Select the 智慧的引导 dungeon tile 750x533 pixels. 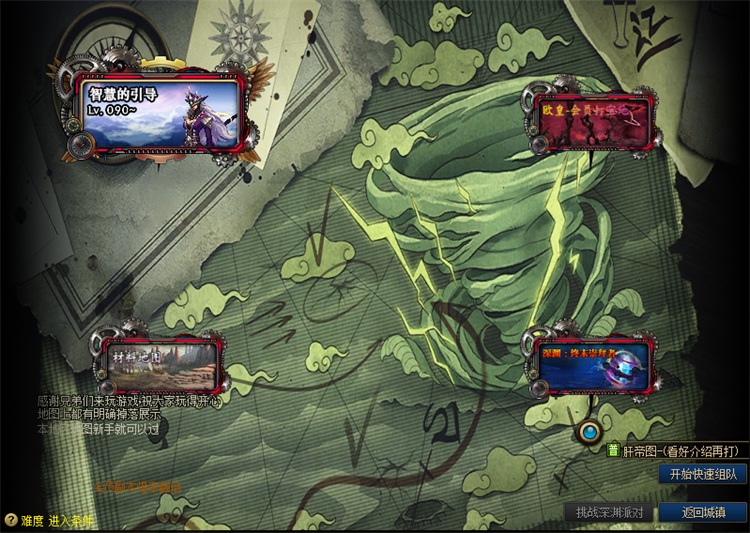[x=160, y=113]
